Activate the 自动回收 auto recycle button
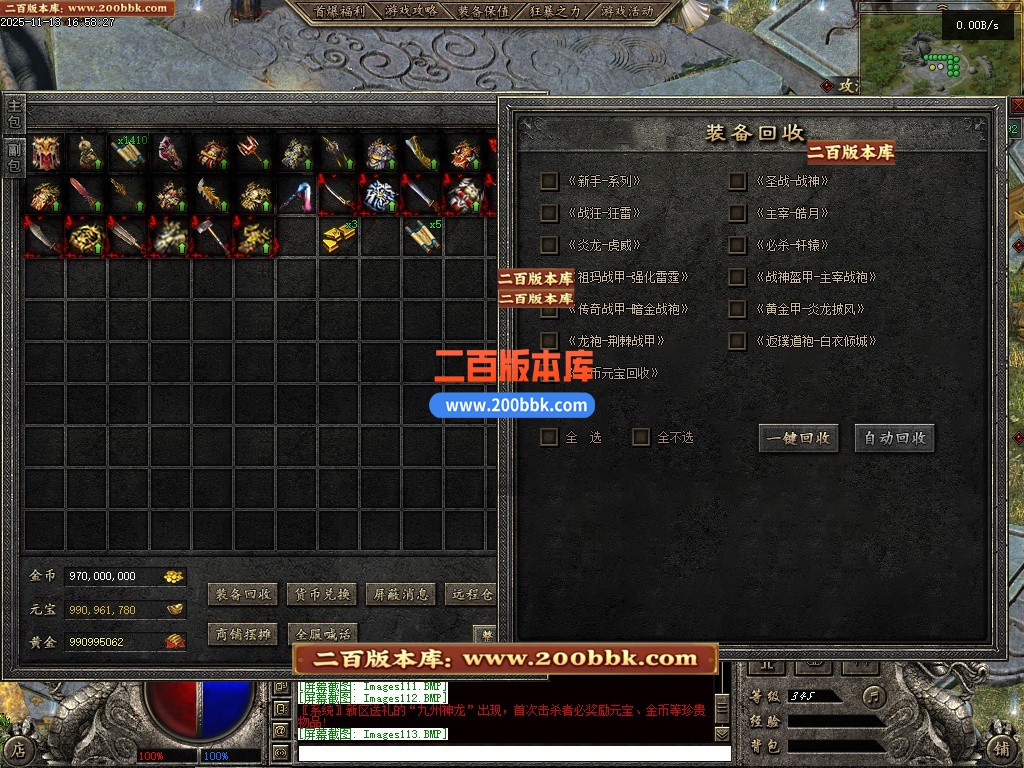This screenshot has width=1024, height=768. coord(894,438)
